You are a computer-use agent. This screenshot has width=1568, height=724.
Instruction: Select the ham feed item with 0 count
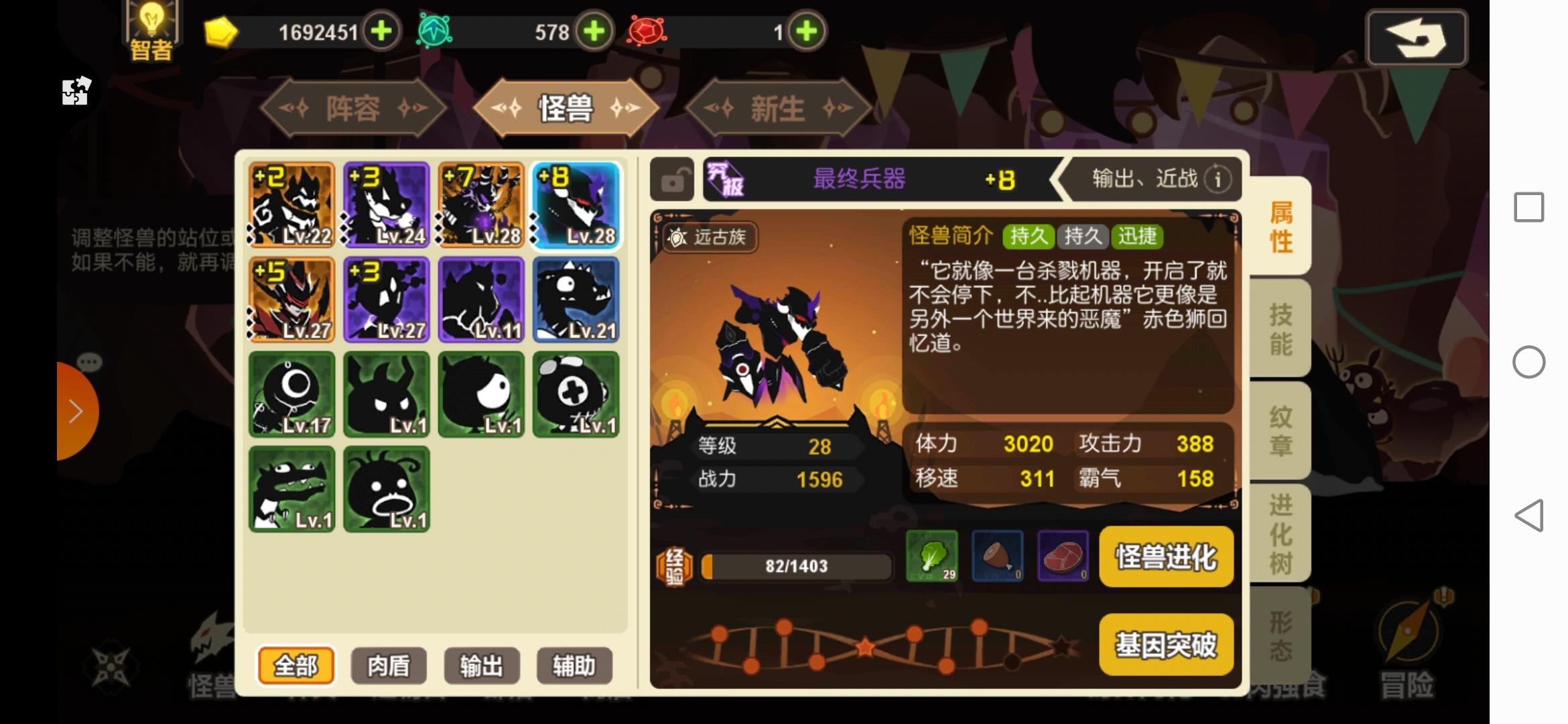(x=998, y=558)
